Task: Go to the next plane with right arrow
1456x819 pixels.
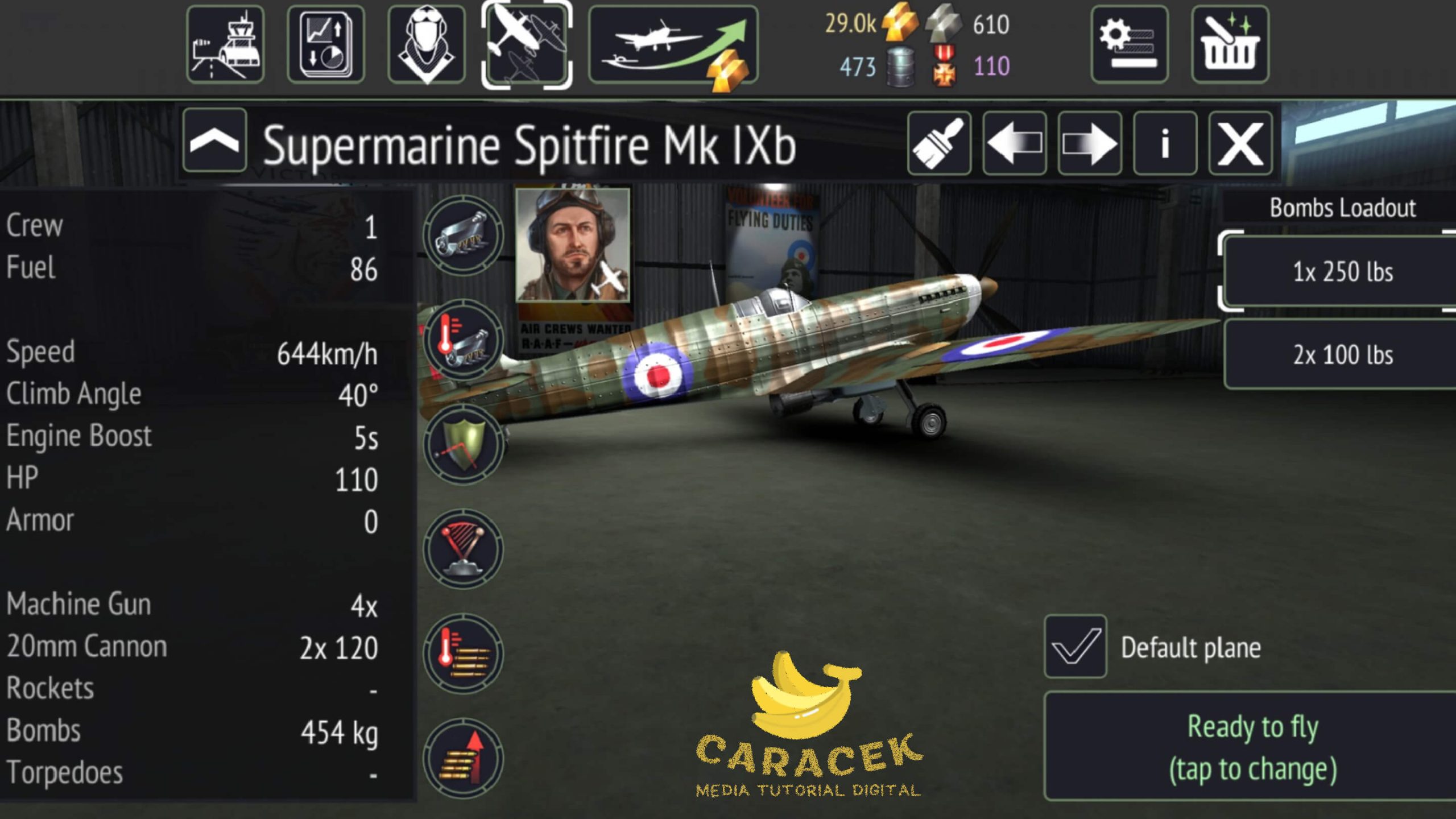Action: click(x=1089, y=143)
